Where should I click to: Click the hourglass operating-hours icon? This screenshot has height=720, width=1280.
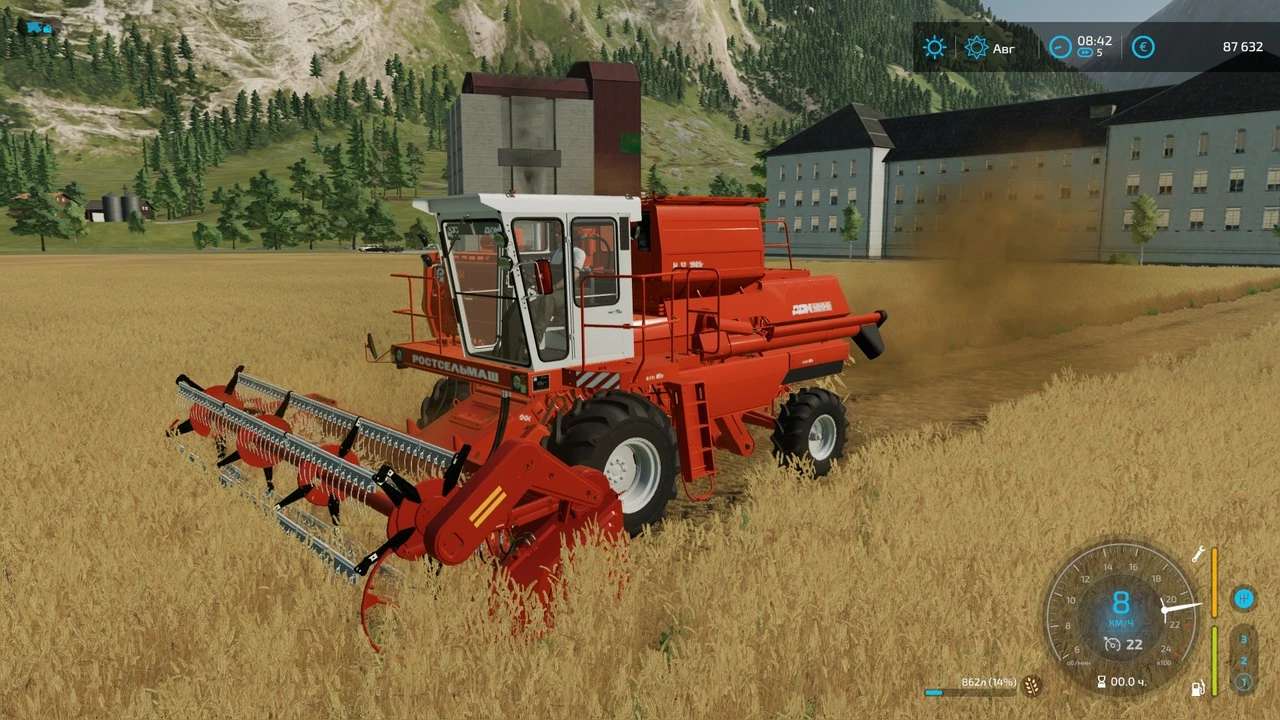point(1101,682)
